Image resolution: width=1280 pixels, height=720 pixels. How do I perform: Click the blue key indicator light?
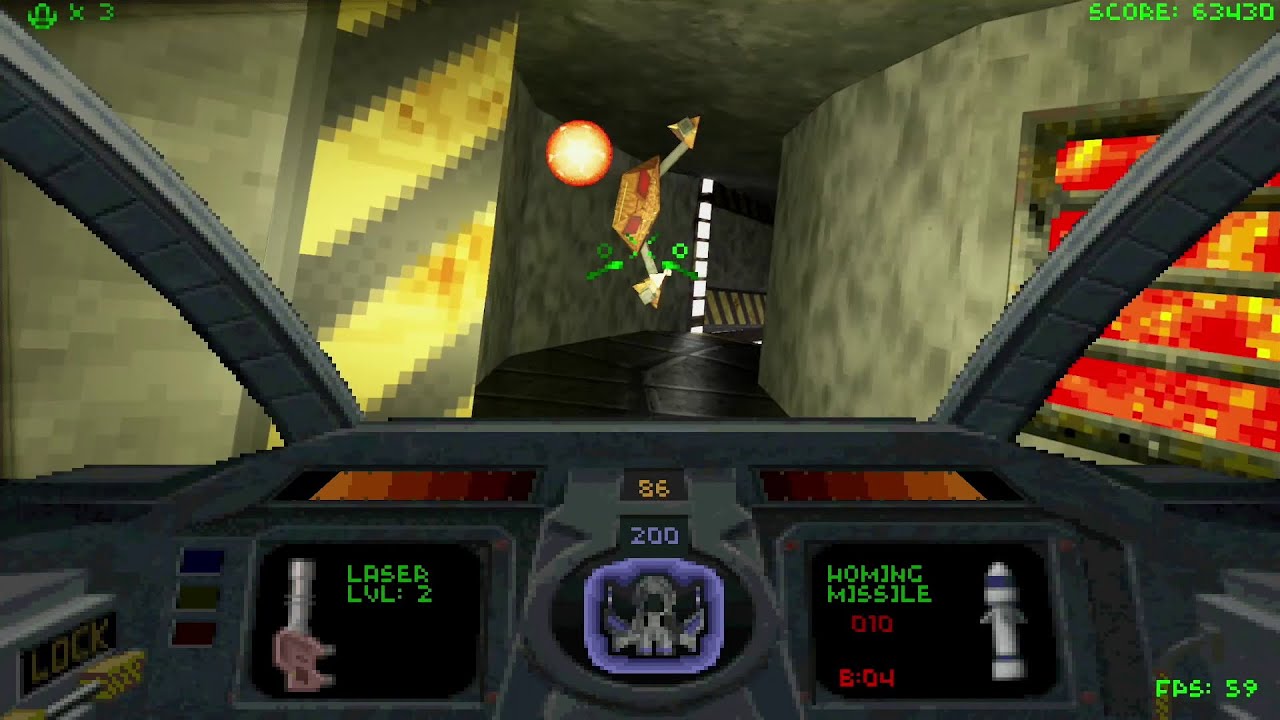pyautogui.click(x=200, y=563)
